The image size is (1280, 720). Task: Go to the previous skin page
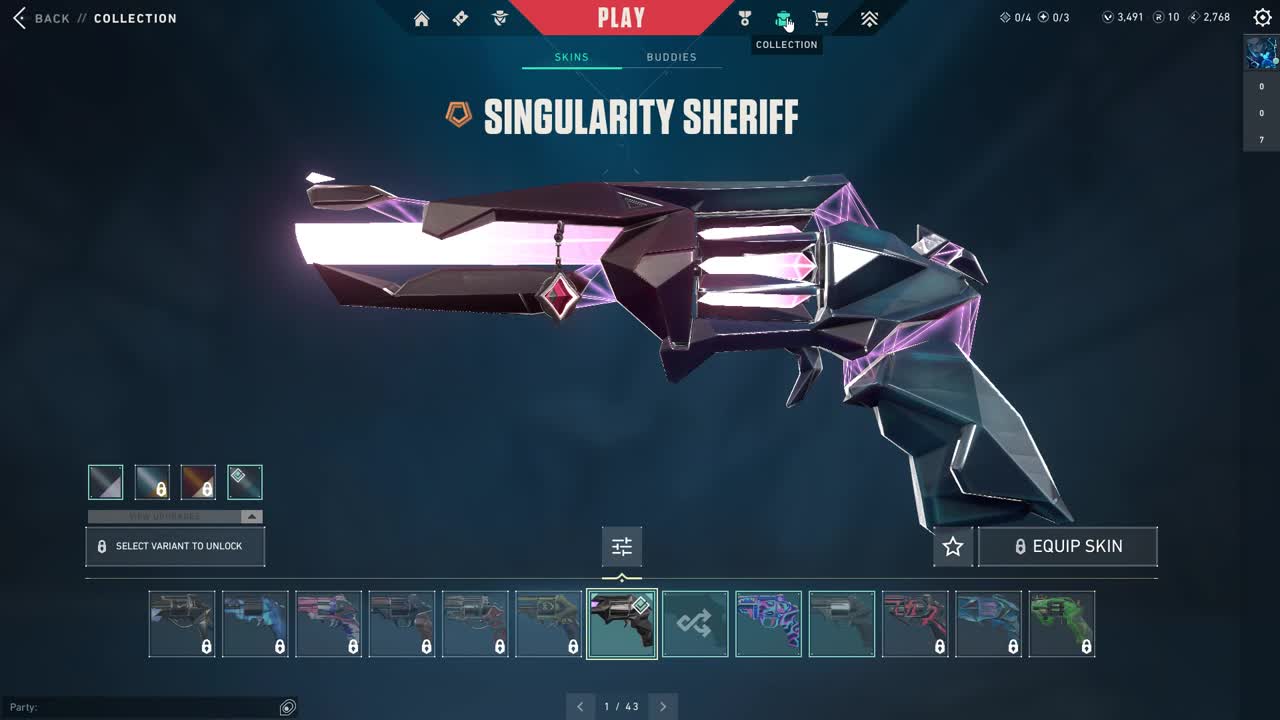580,706
